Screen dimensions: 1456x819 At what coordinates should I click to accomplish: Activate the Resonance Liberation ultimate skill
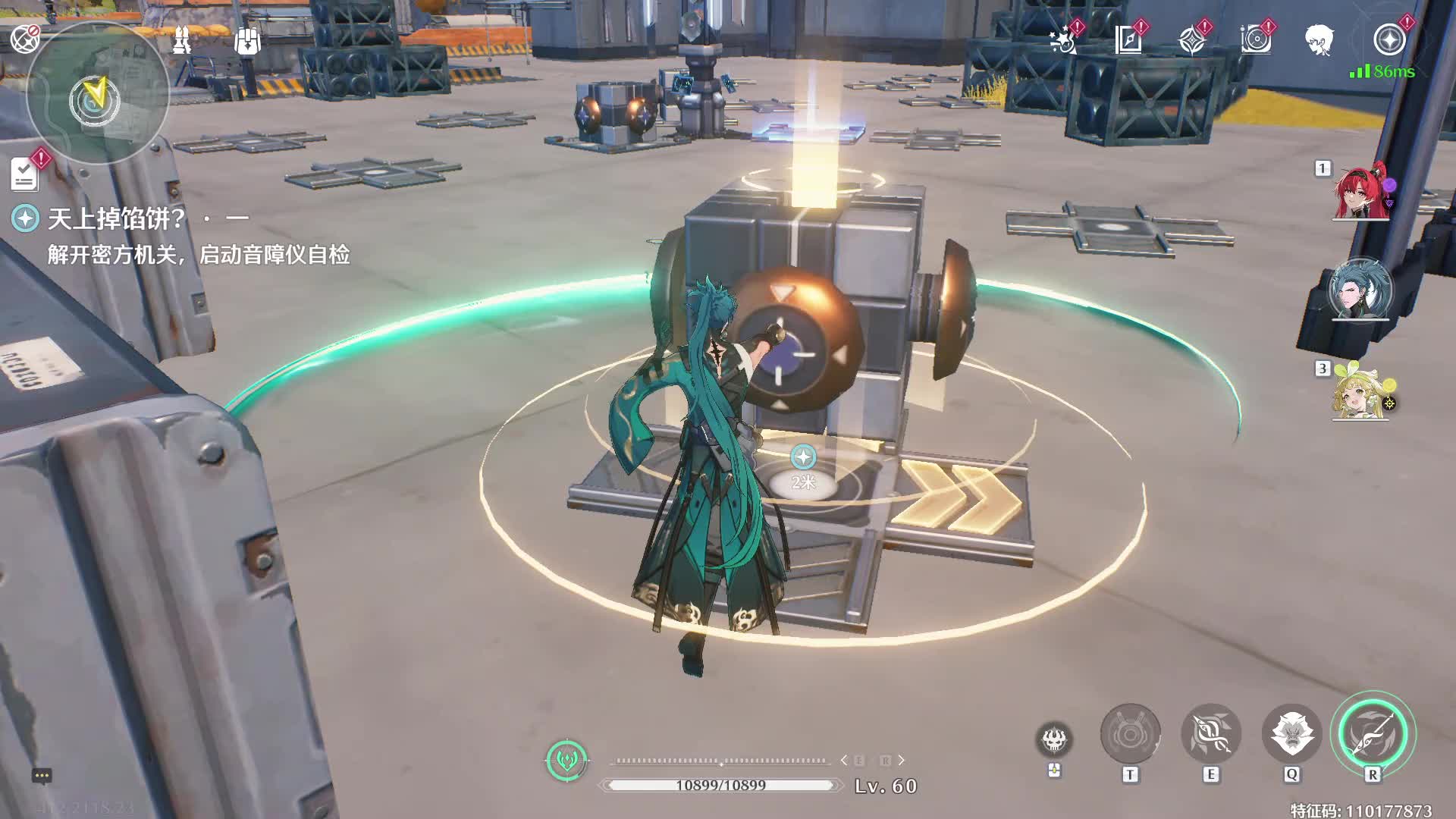[x=1373, y=734]
